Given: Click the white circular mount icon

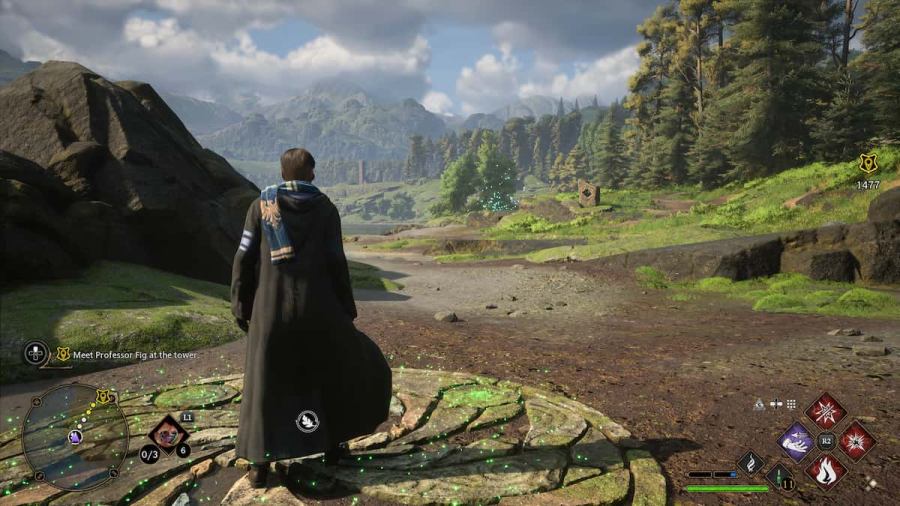Looking at the screenshot, I should pos(307,421).
